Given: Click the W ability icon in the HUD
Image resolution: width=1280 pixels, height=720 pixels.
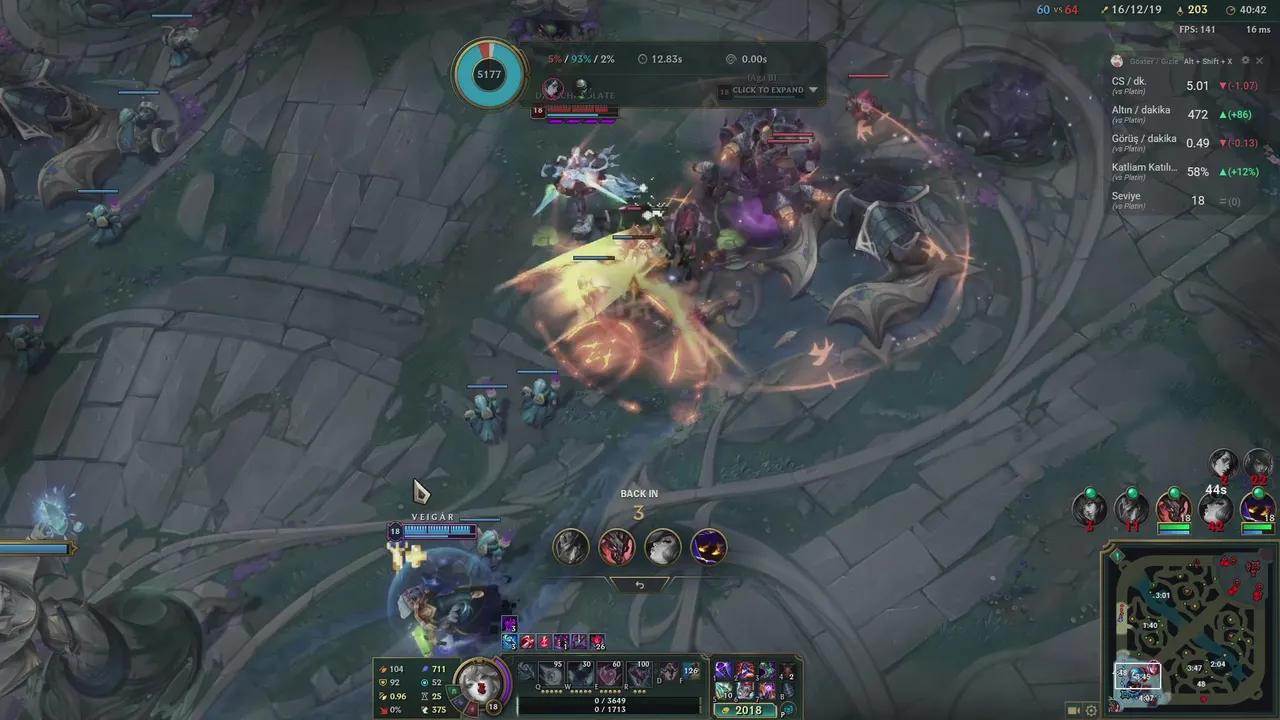Looking at the screenshot, I should [x=578, y=672].
